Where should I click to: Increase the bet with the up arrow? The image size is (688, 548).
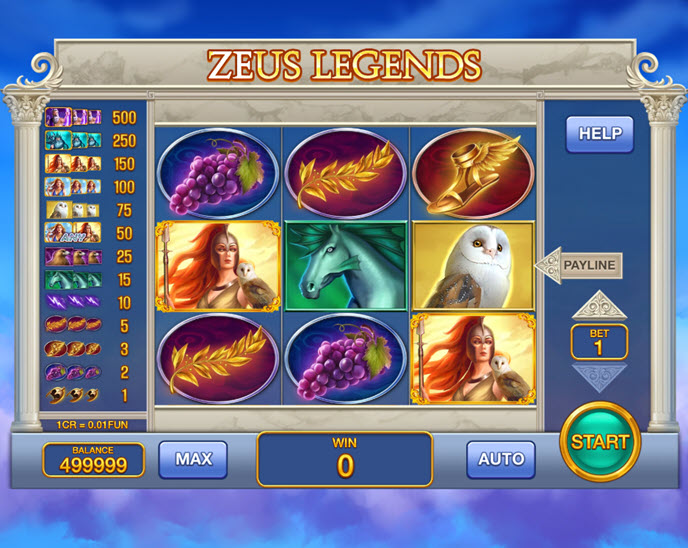pos(599,304)
